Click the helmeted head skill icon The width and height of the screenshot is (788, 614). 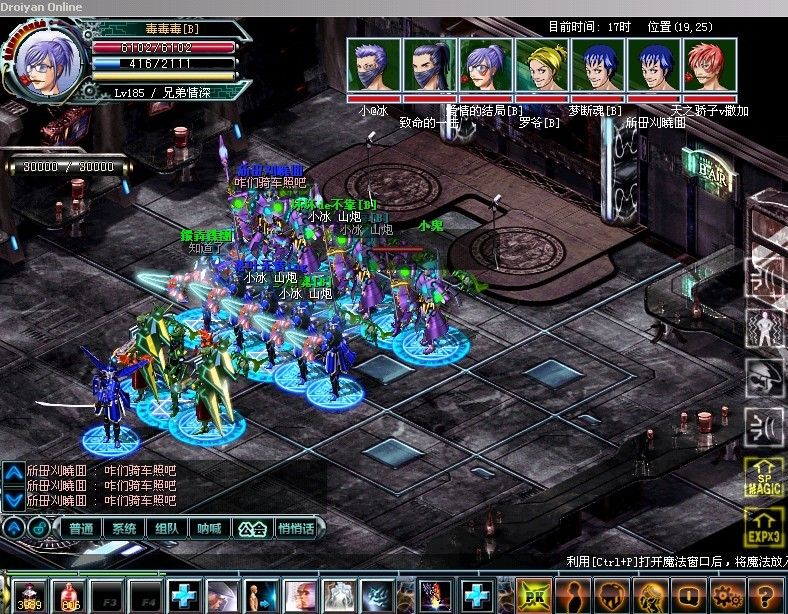(x=764, y=378)
